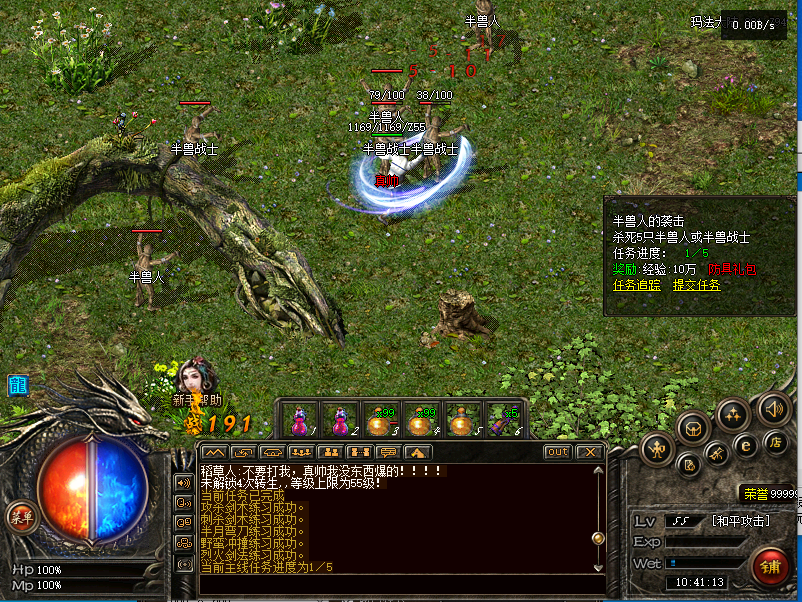Click the blue 龍 dragon icon
Screen dimensions: 802x602
pos(18,386)
